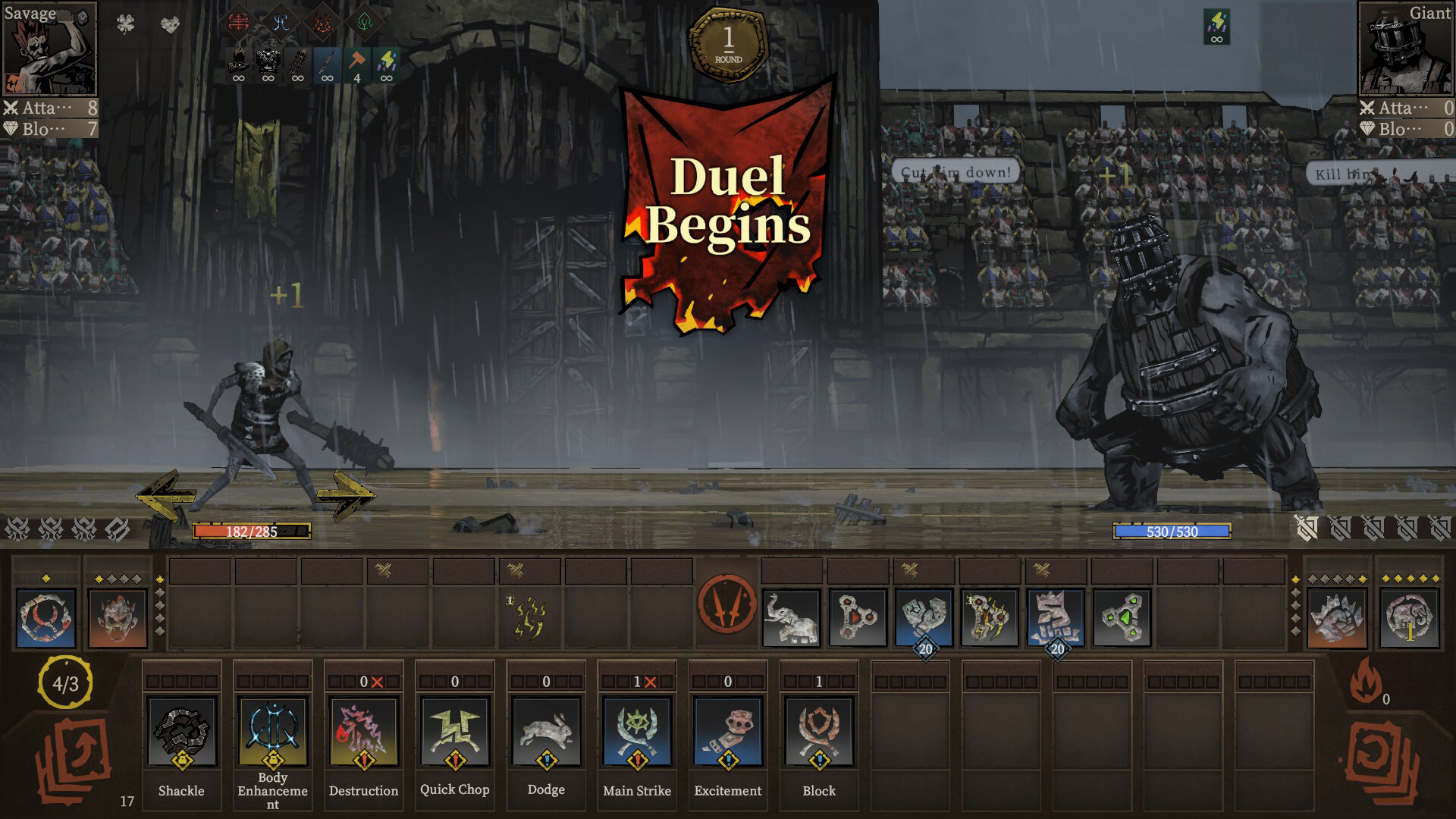Play the Shackle card

(181, 732)
